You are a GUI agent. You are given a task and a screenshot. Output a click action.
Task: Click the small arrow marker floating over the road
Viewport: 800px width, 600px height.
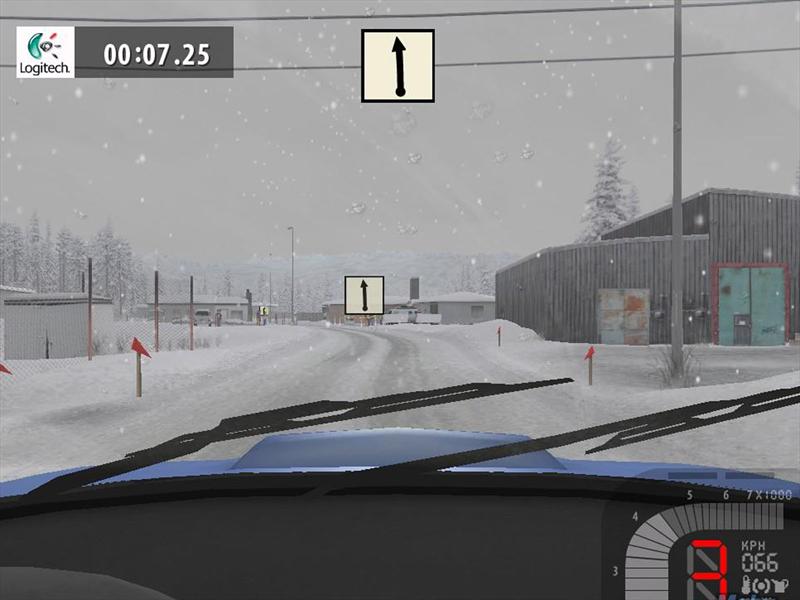(364, 295)
